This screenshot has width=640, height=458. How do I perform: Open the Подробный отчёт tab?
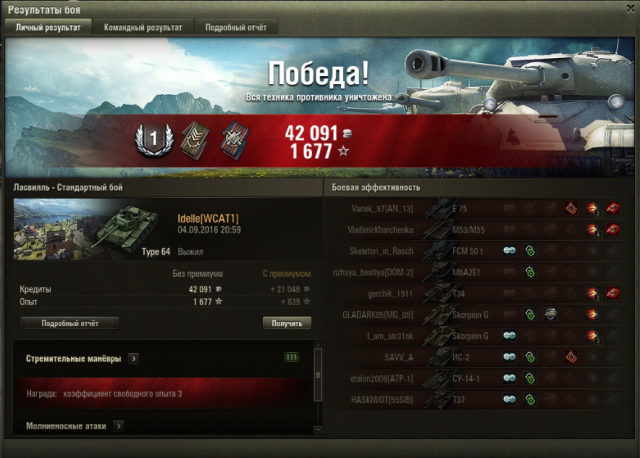(x=235, y=28)
